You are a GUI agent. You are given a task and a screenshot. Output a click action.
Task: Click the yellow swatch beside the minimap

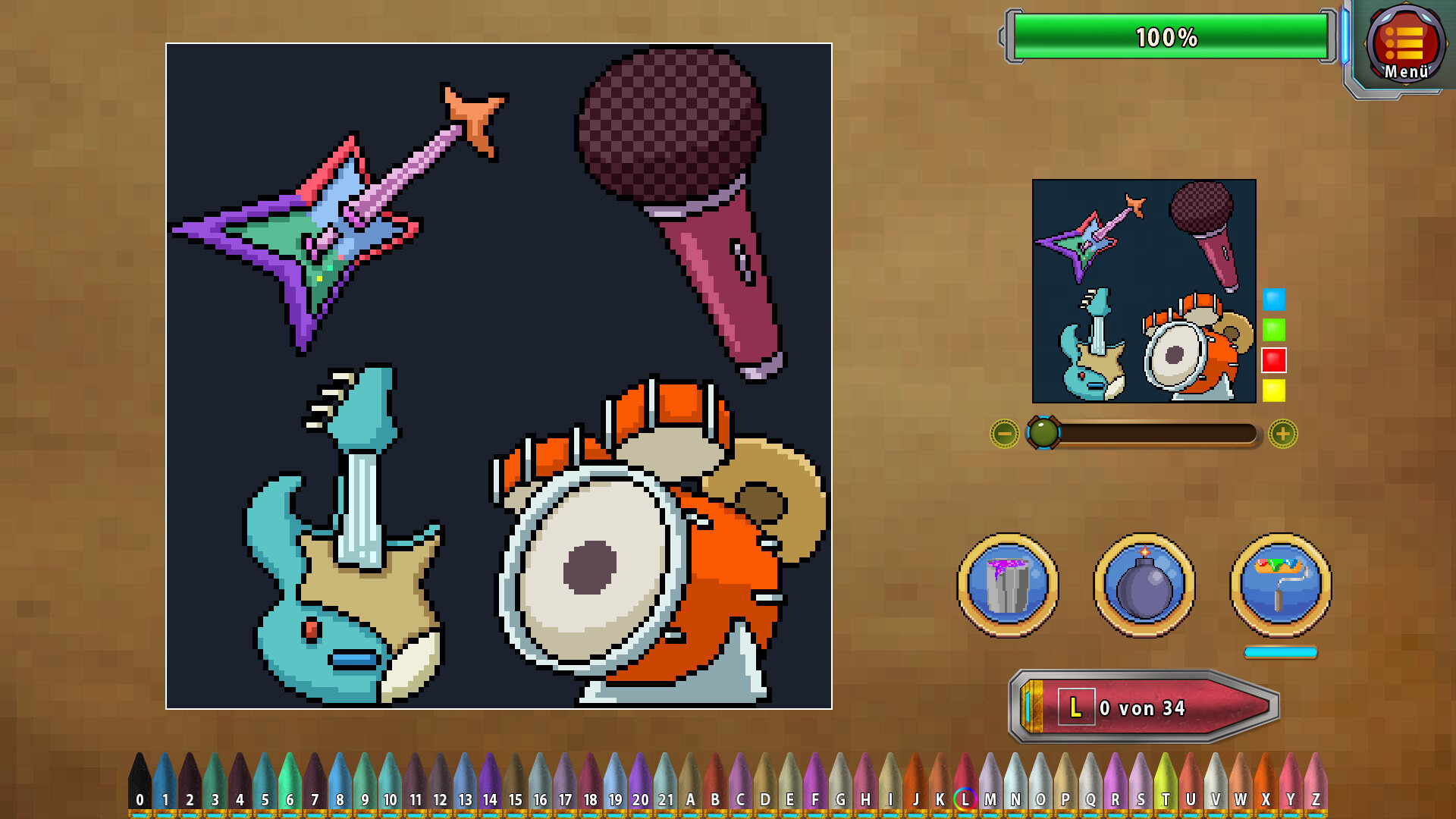click(1273, 391)
